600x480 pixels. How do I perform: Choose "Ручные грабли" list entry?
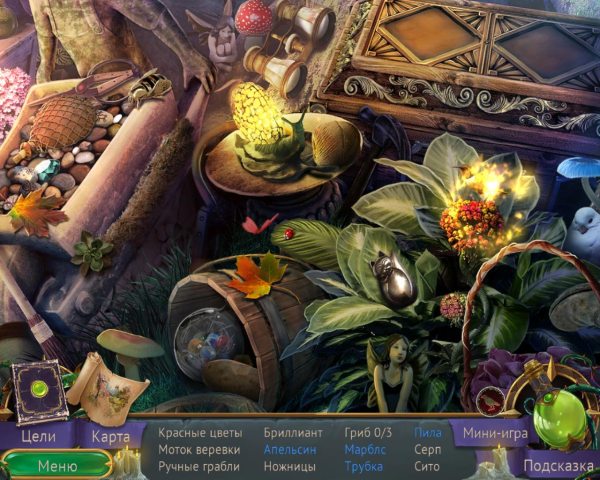click(x=200, y=465)
